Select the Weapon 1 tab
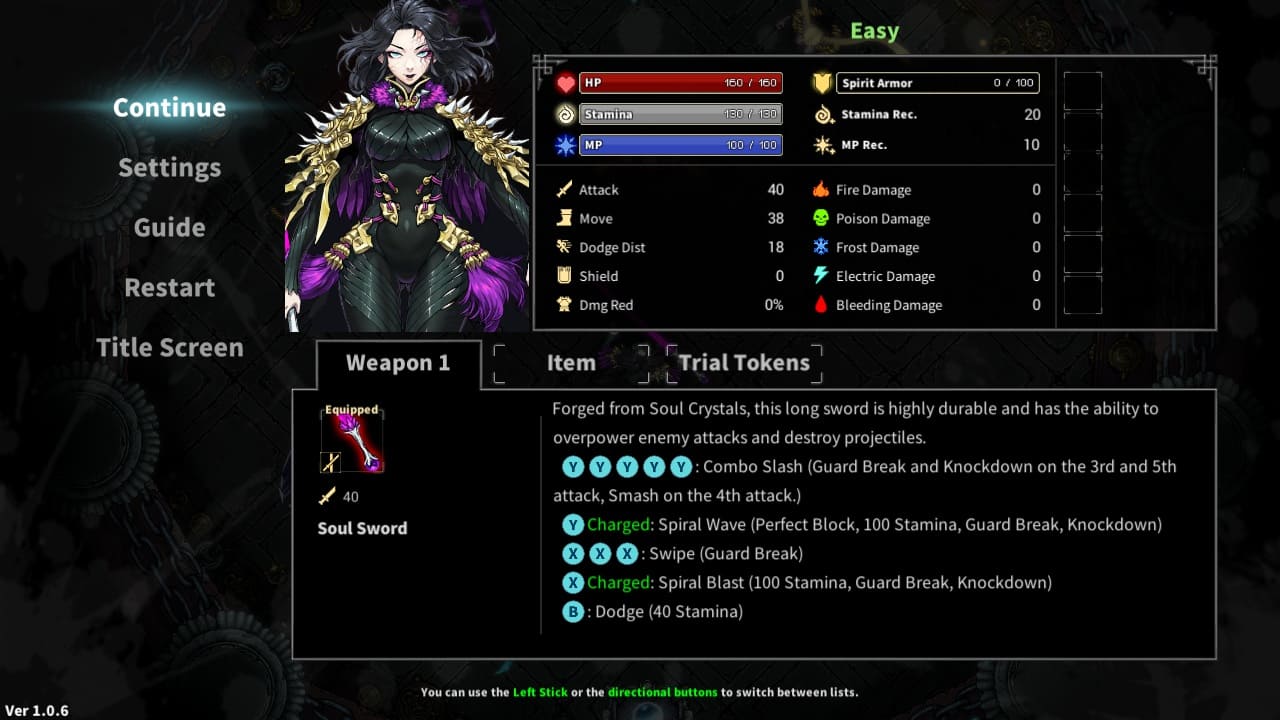The width and height of the screenshot is (1280, 720). [x=399, y=363]
